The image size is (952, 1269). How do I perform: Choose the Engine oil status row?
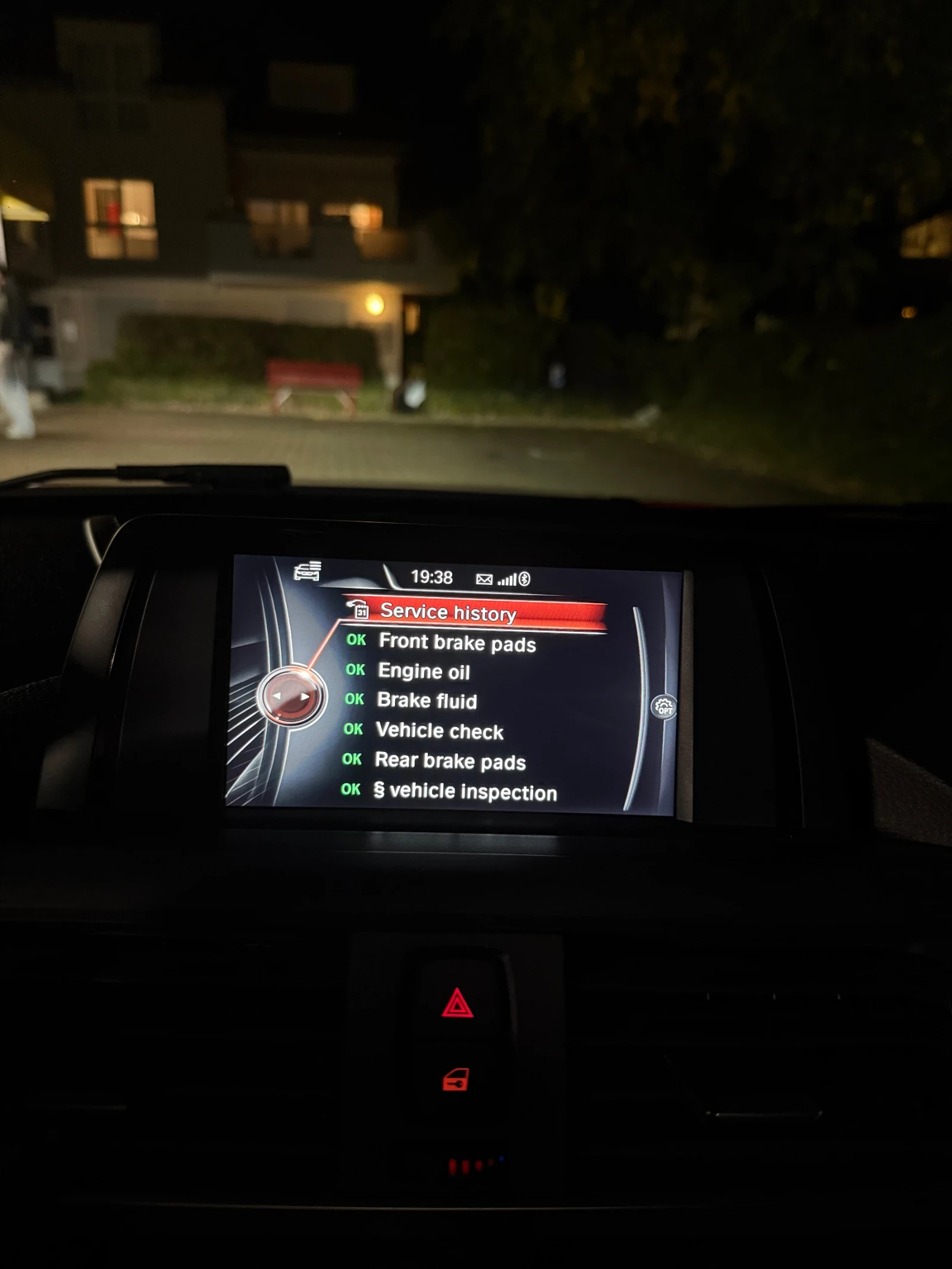pos(424,671)
